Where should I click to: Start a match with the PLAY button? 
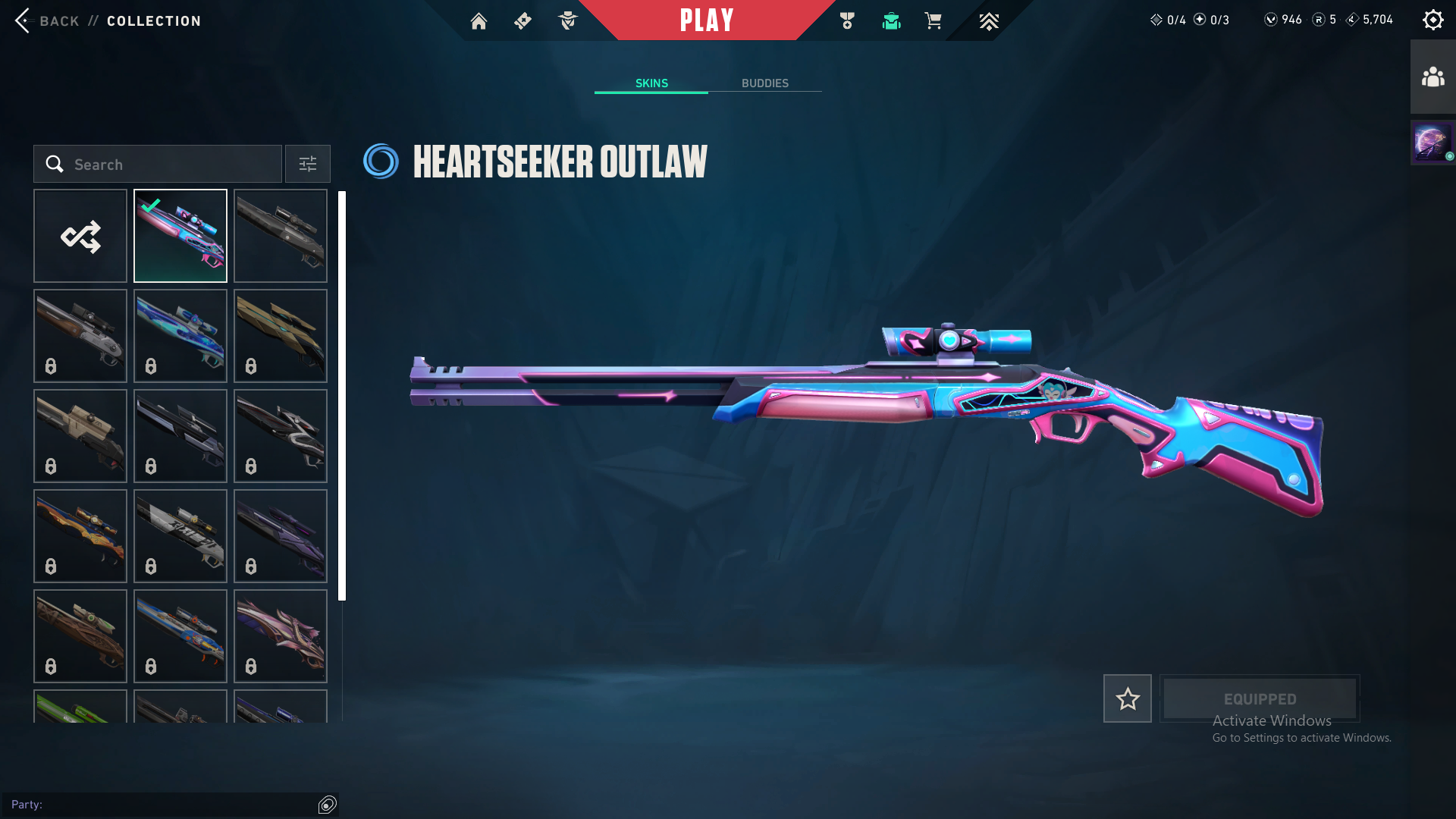point(707,20)
